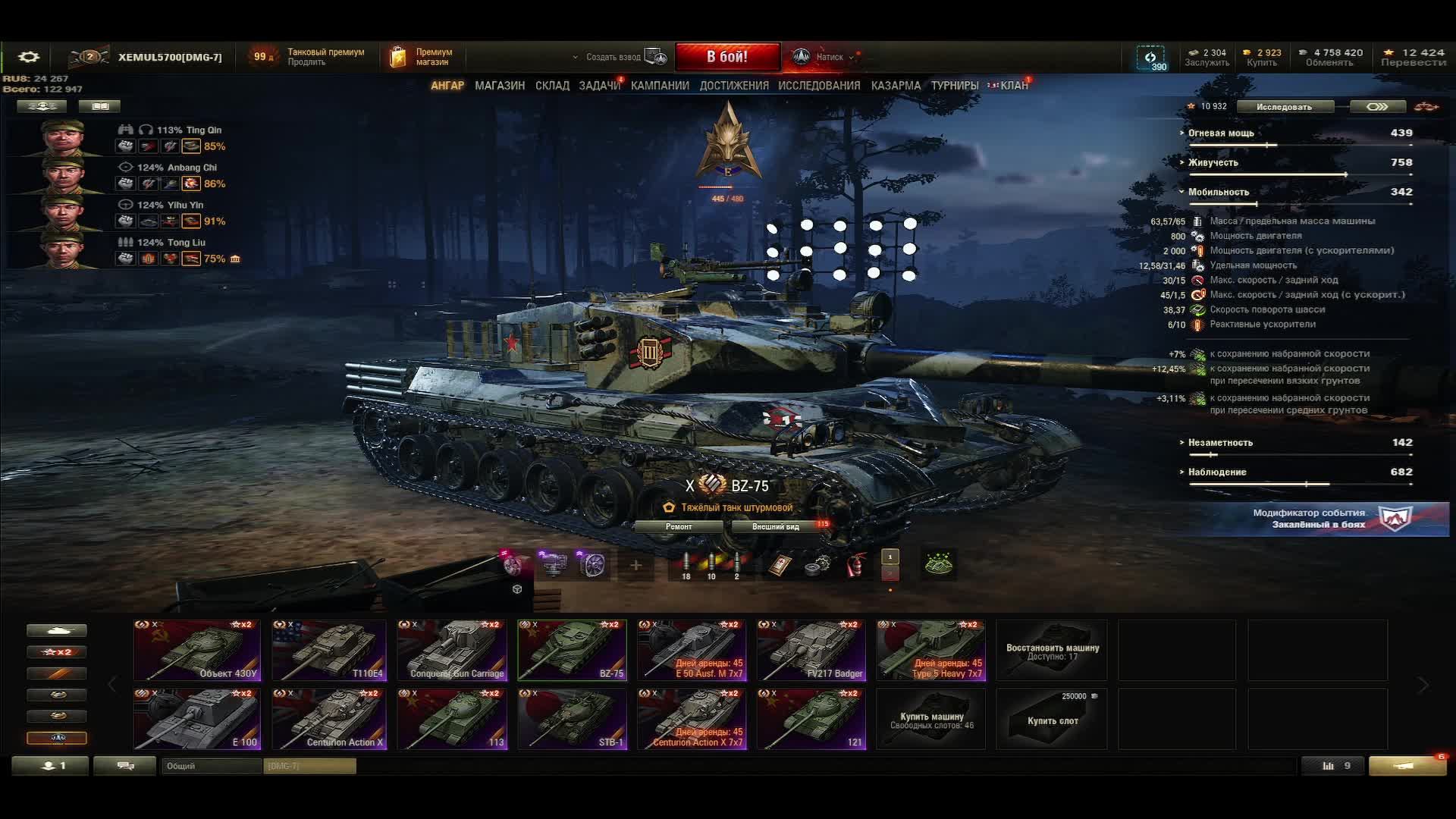Pick the STB-1 tank
The width and height of the screenshot is (1456, 819).
tap(572, 719)
